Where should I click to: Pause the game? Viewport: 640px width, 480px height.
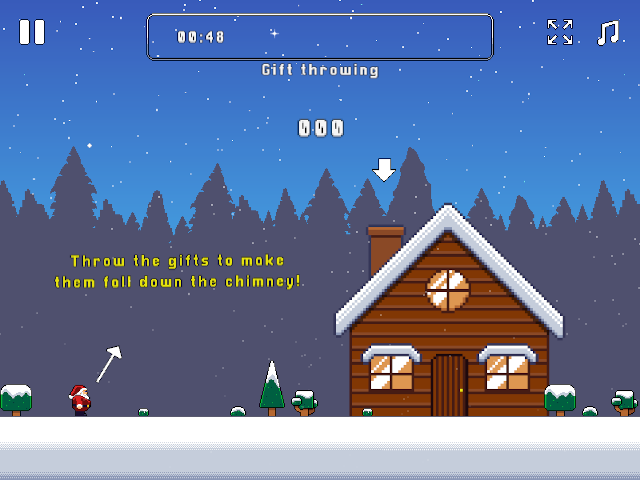click(x=32, y=32)
